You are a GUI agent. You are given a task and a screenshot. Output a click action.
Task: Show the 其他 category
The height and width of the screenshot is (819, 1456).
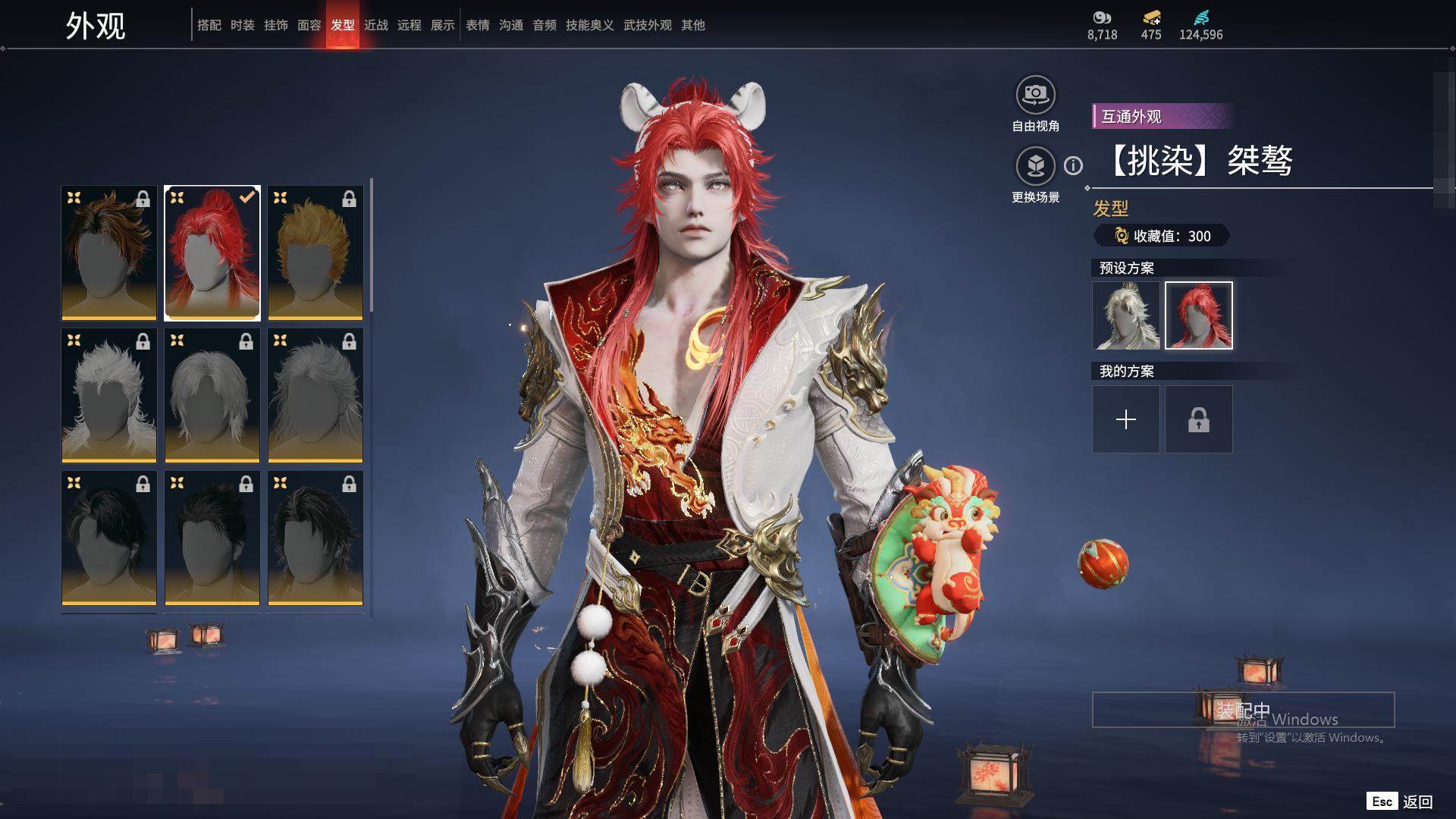point(693,25)
